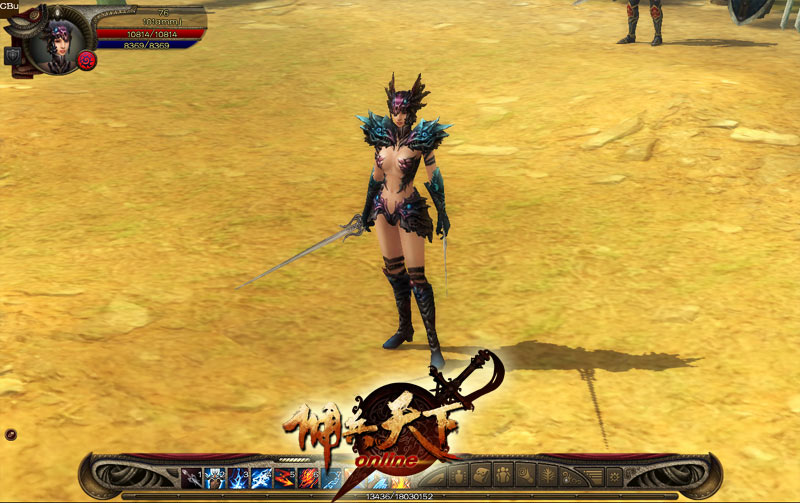
Task: Trigger the blue slash skill in slot 4
Action: pyautogui.click(x=262, y=477)
